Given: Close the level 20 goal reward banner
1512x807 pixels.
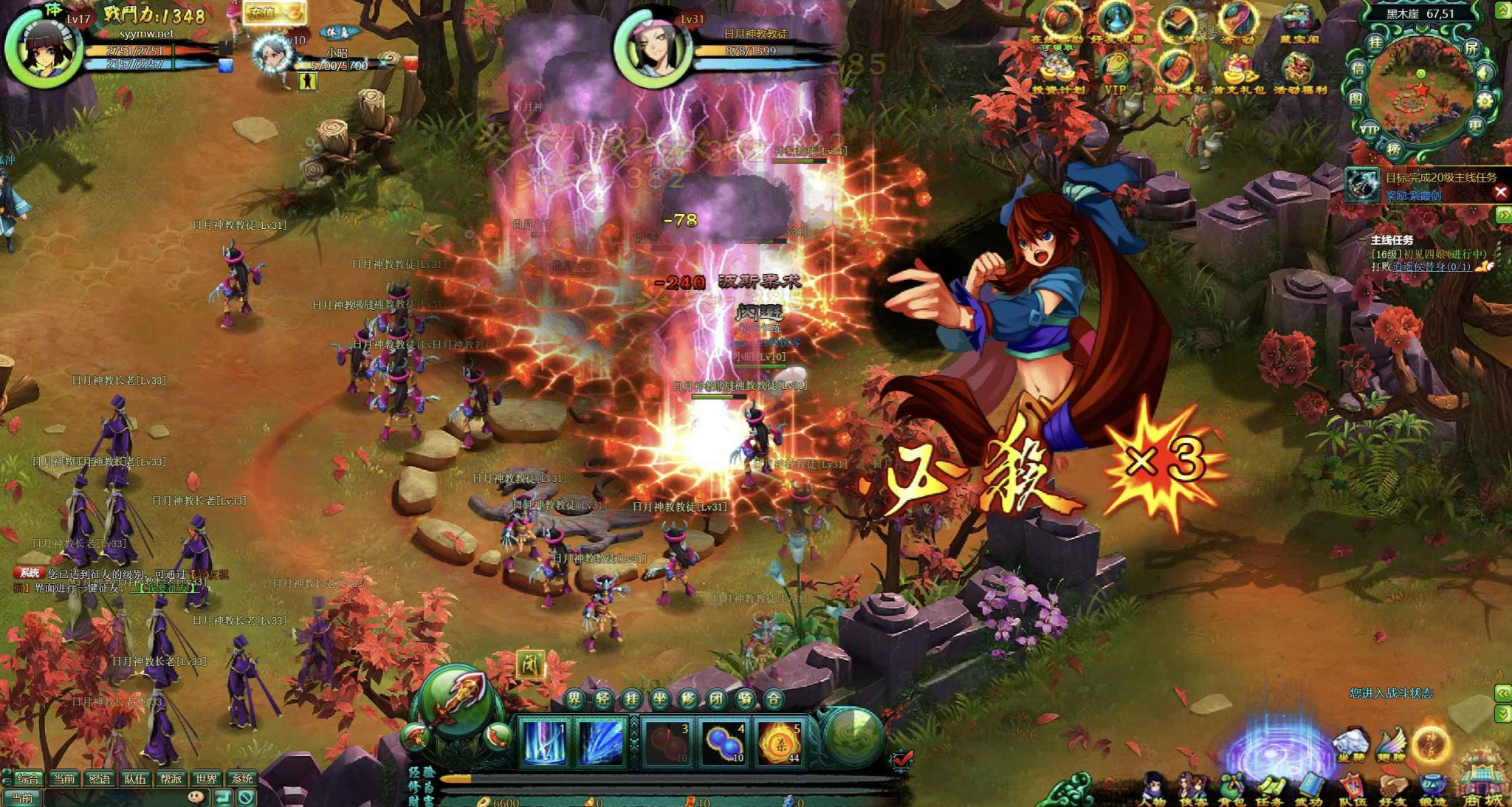Looking at the screenshot, I should point(1500,193).
